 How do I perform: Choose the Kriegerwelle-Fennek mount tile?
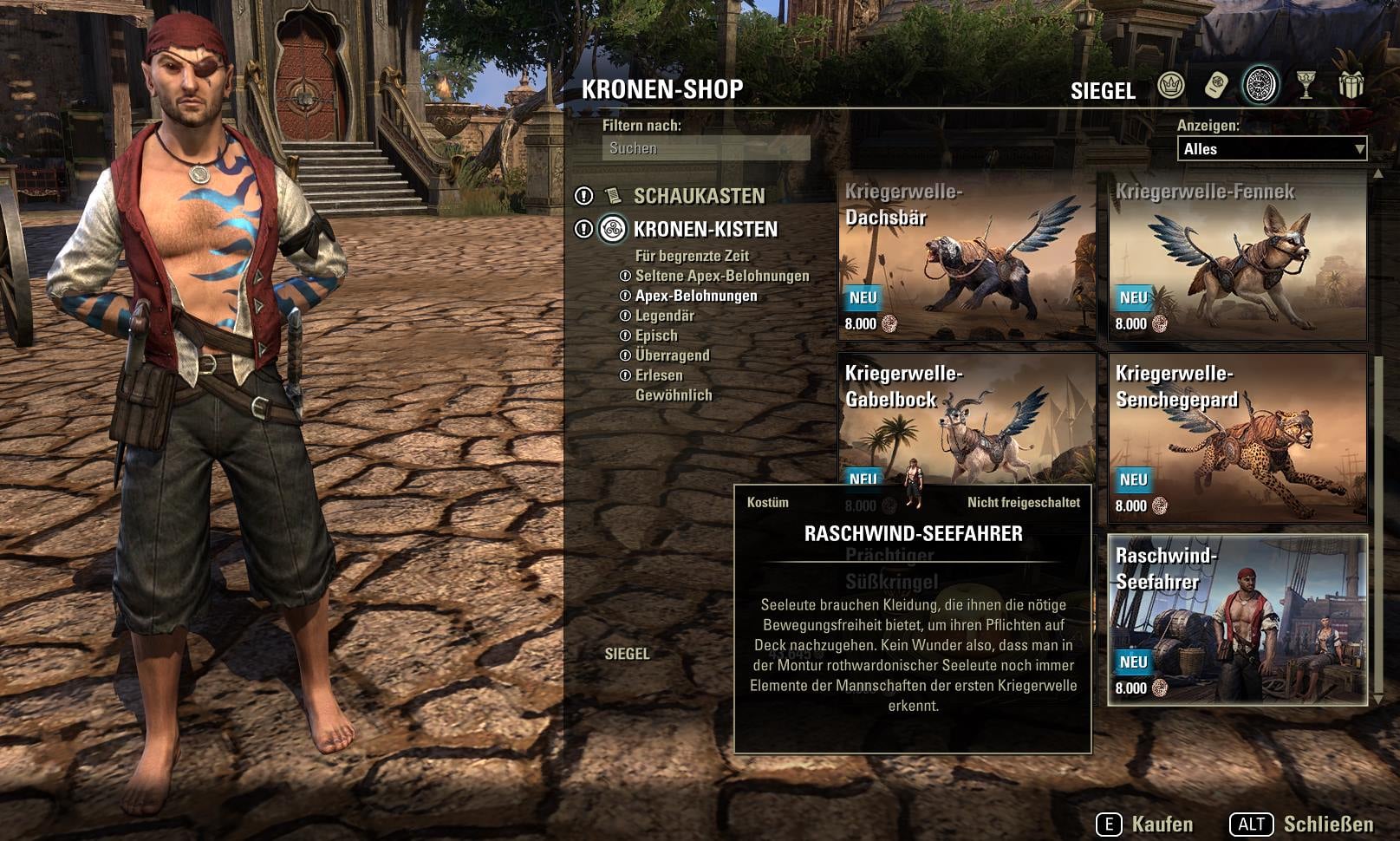click(1237, 258)
